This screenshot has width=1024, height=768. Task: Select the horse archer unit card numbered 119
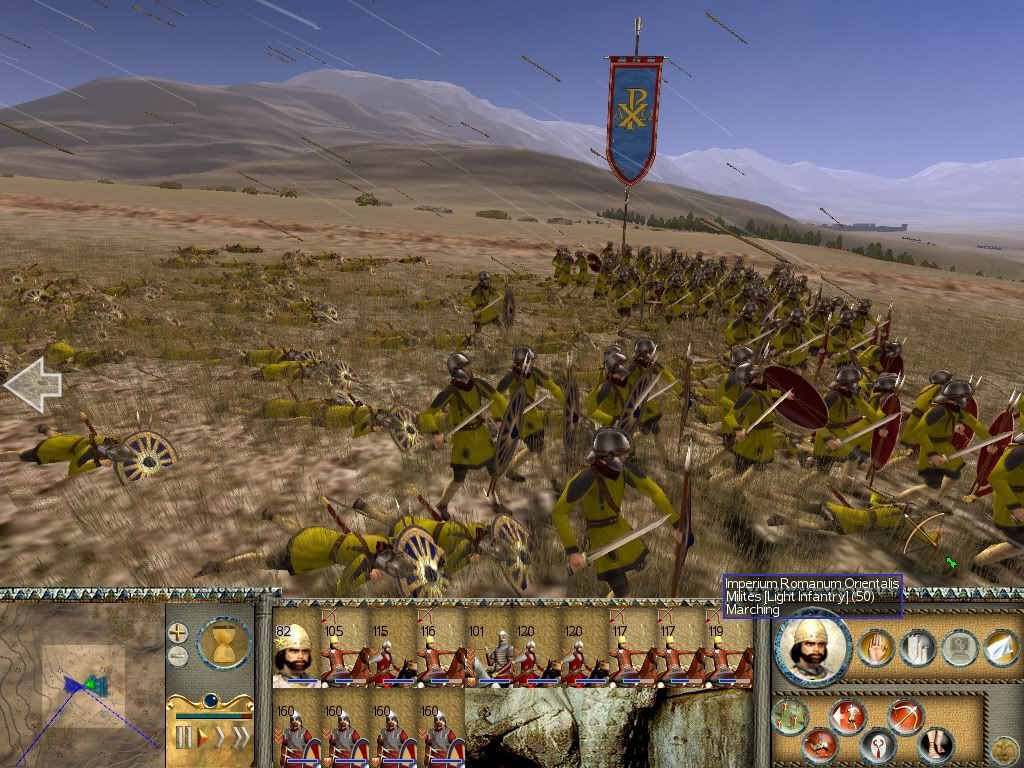pyautogui.click(x=727, y=655)
